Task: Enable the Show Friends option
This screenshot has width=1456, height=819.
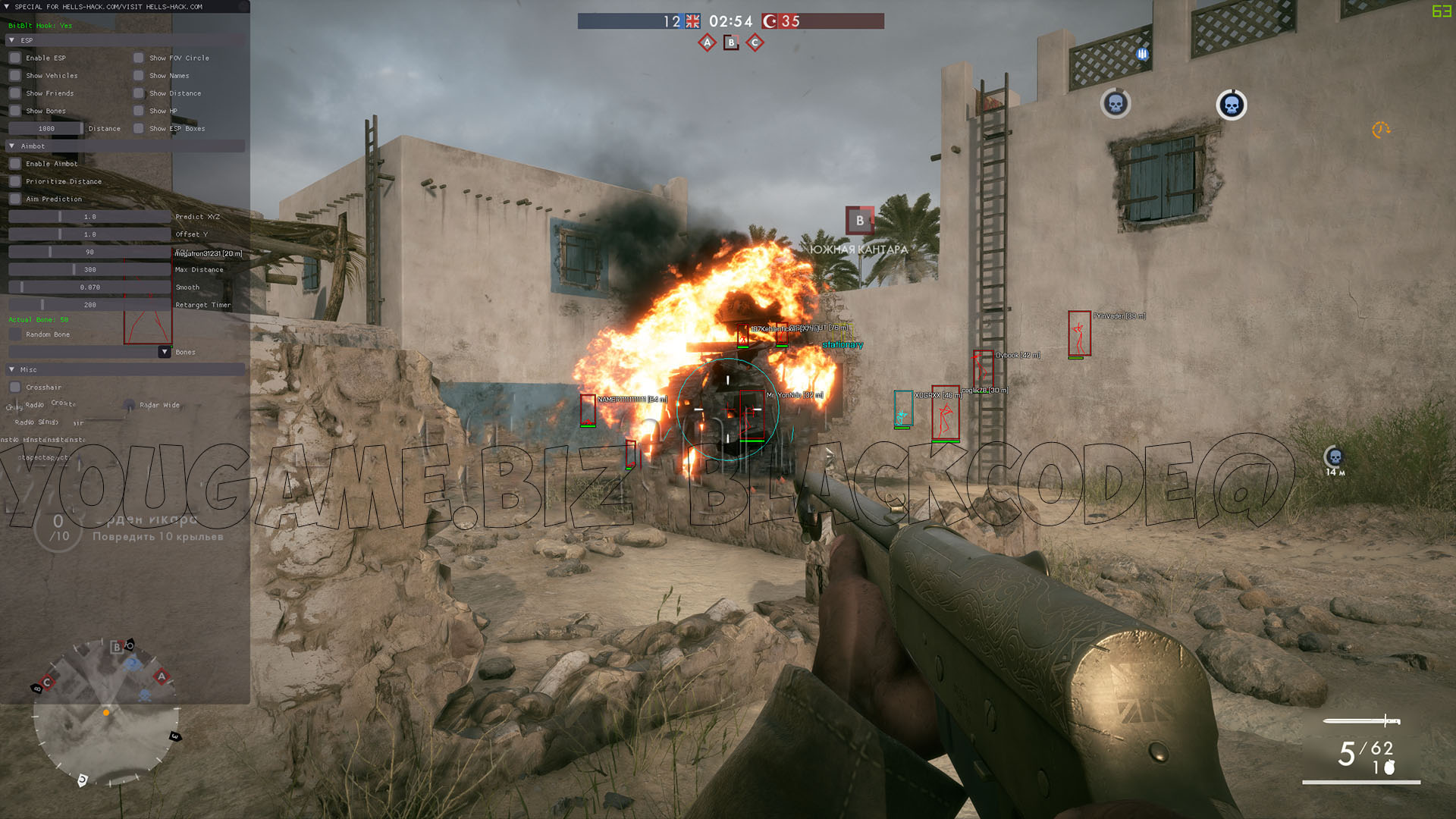Action: click(15, 93)
